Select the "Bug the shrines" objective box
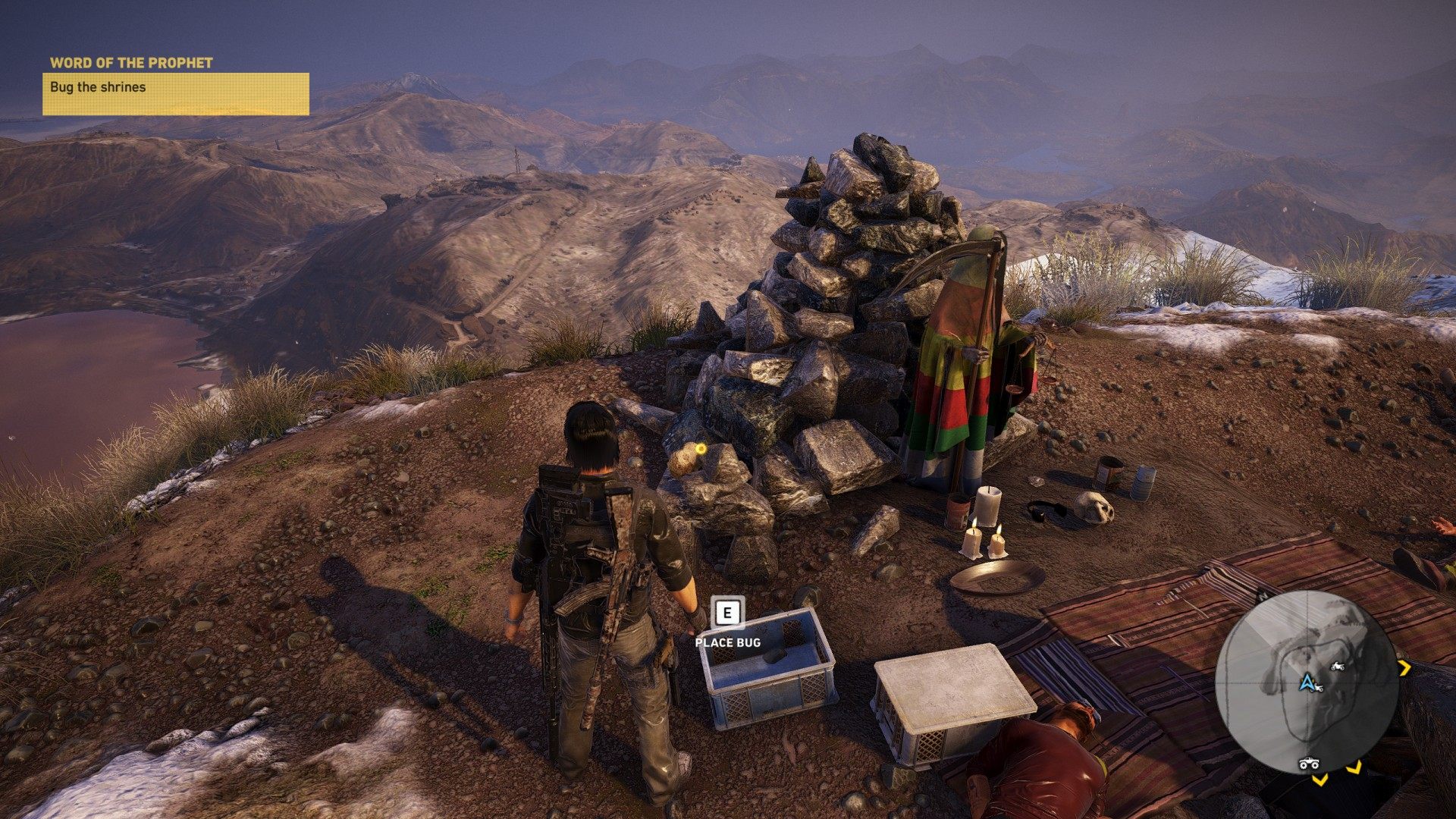Screen dimensions: 1456x819 (x=175, y=94)
